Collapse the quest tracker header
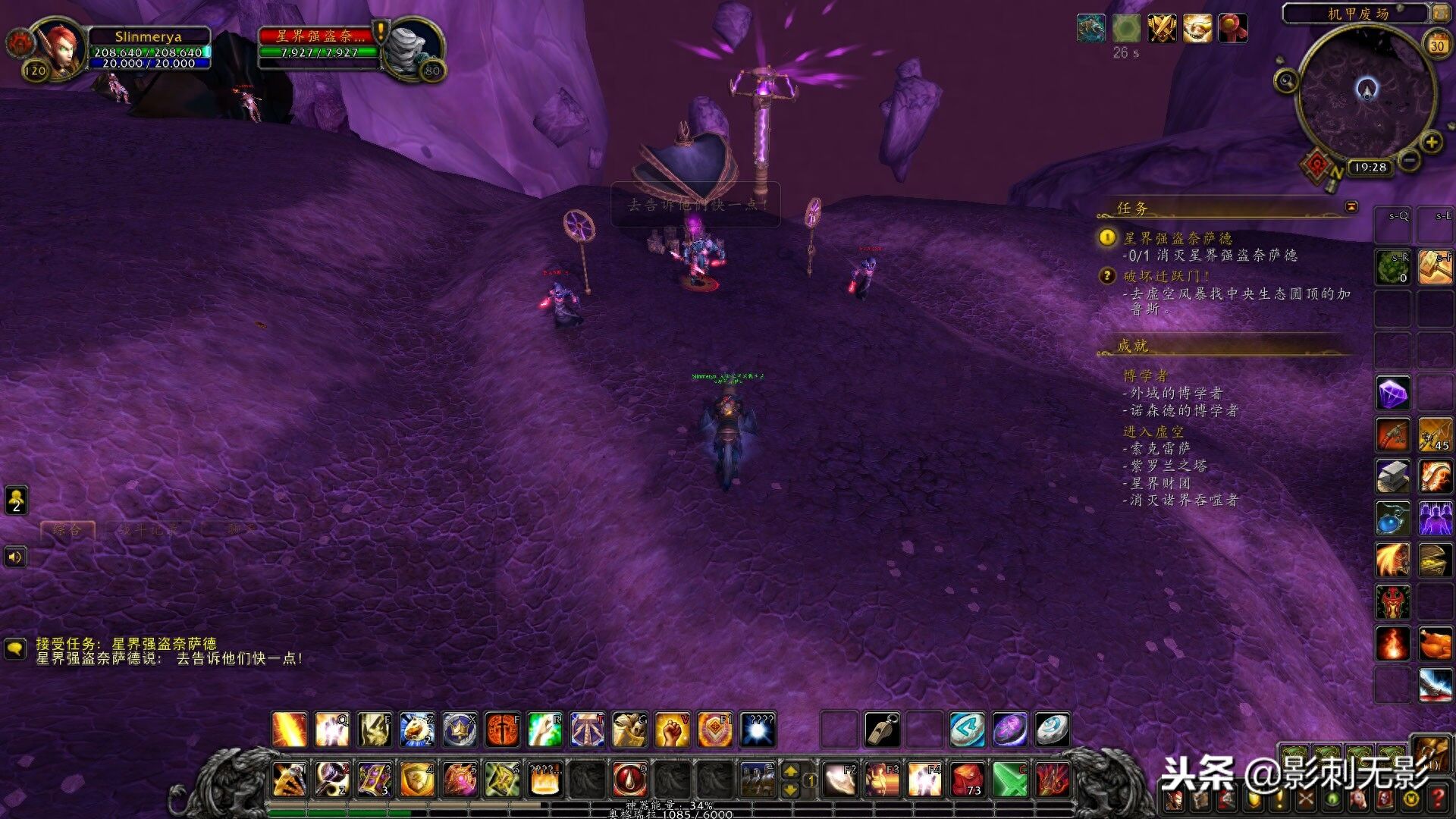This screenshot has width=1456, height=819. pyautogui.click(x=1351, y=207)
